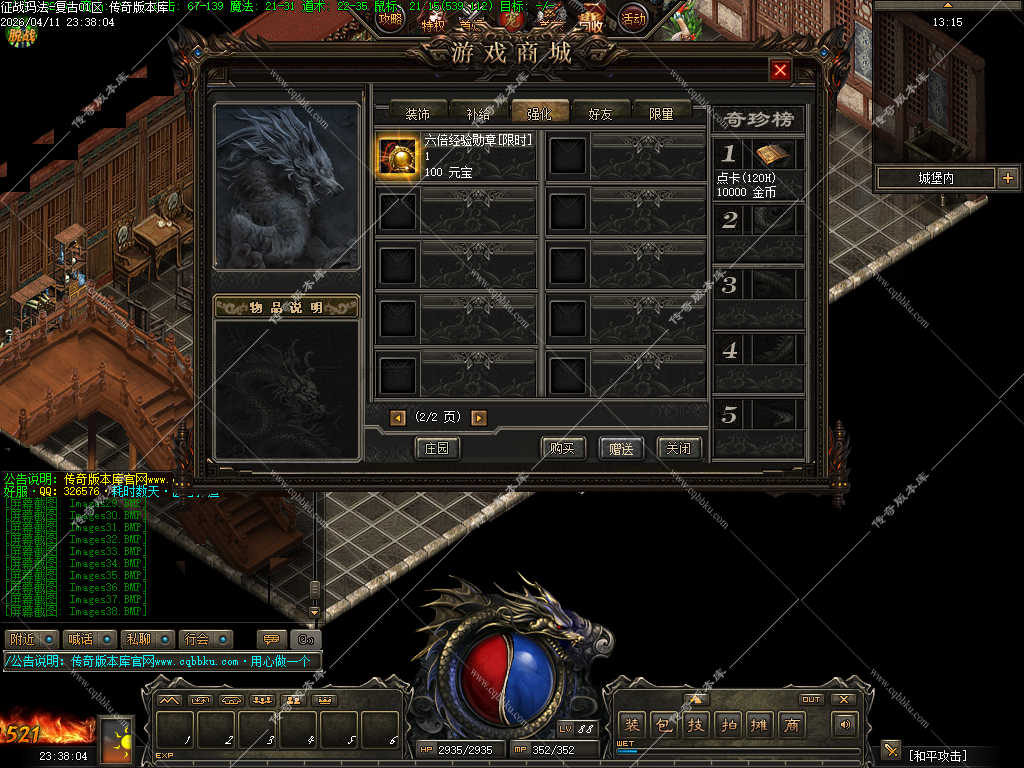Select the 强化 category tab

[x=539, y=113]
